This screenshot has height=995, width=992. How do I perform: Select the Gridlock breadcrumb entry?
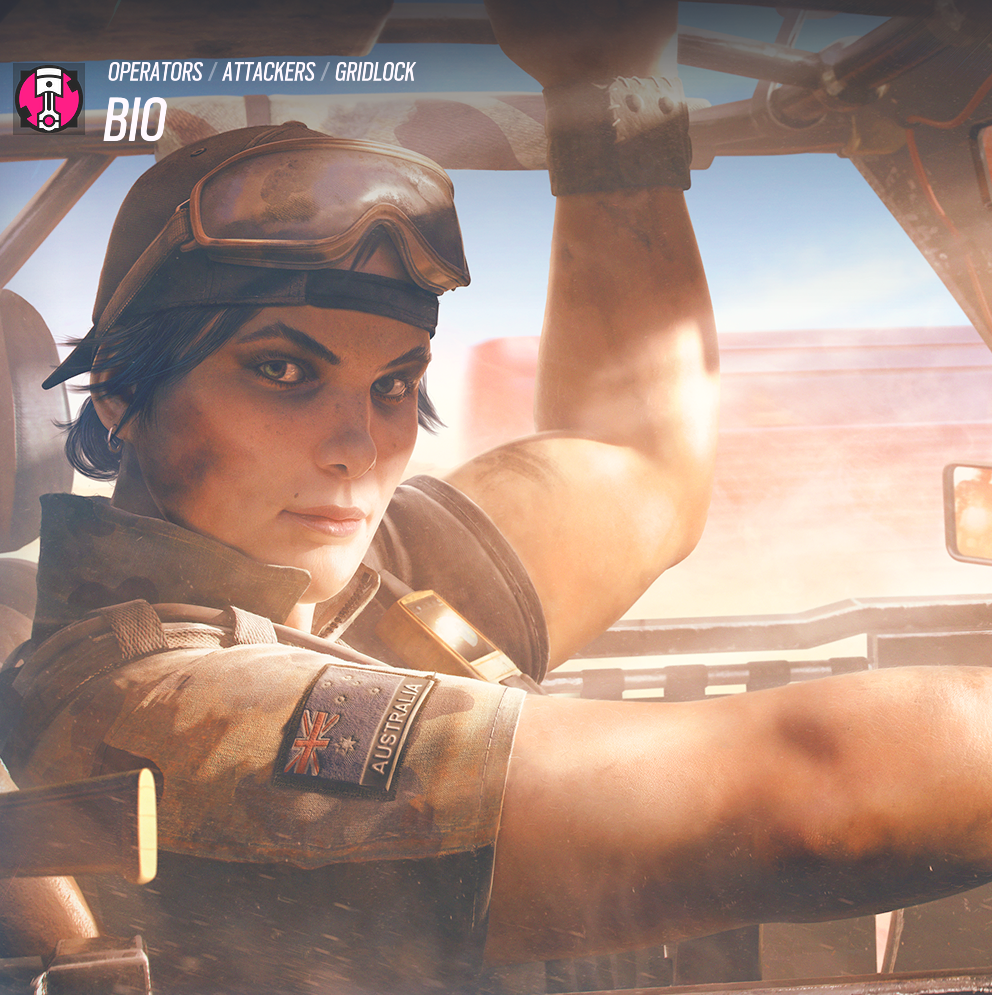point(375,72)
